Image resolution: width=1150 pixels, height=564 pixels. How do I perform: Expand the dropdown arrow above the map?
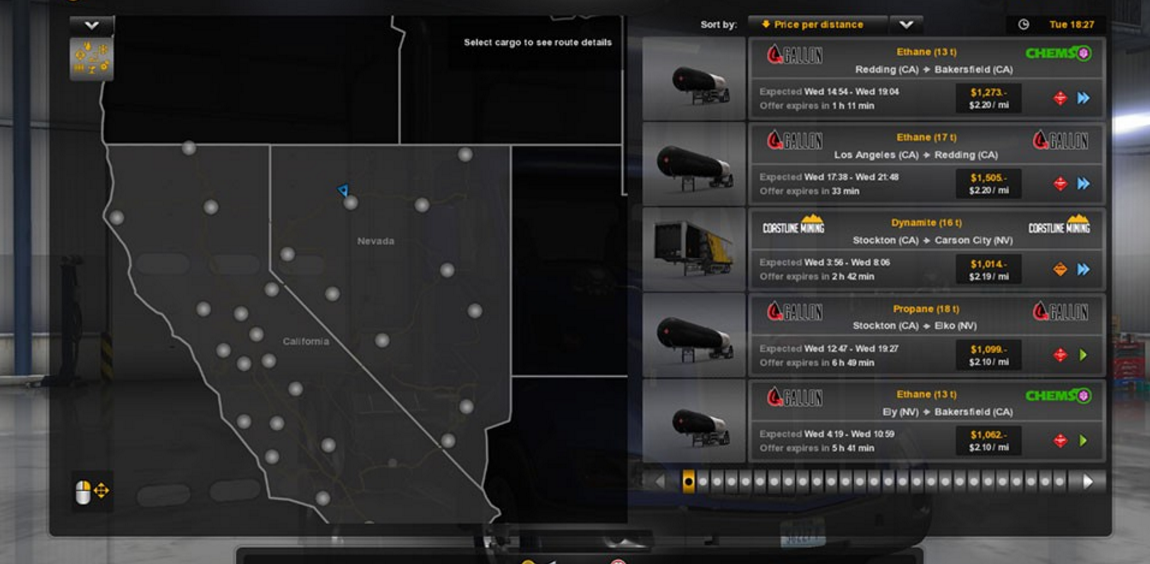coord(91,25)
